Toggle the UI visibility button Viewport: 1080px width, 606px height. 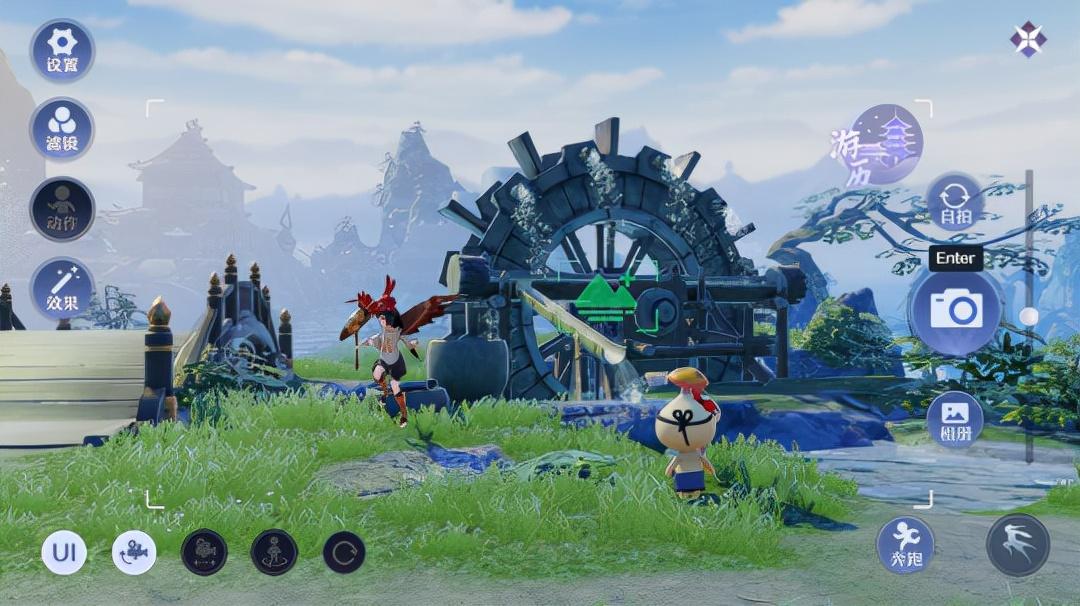pyautogui.click(x=64, y=552)
